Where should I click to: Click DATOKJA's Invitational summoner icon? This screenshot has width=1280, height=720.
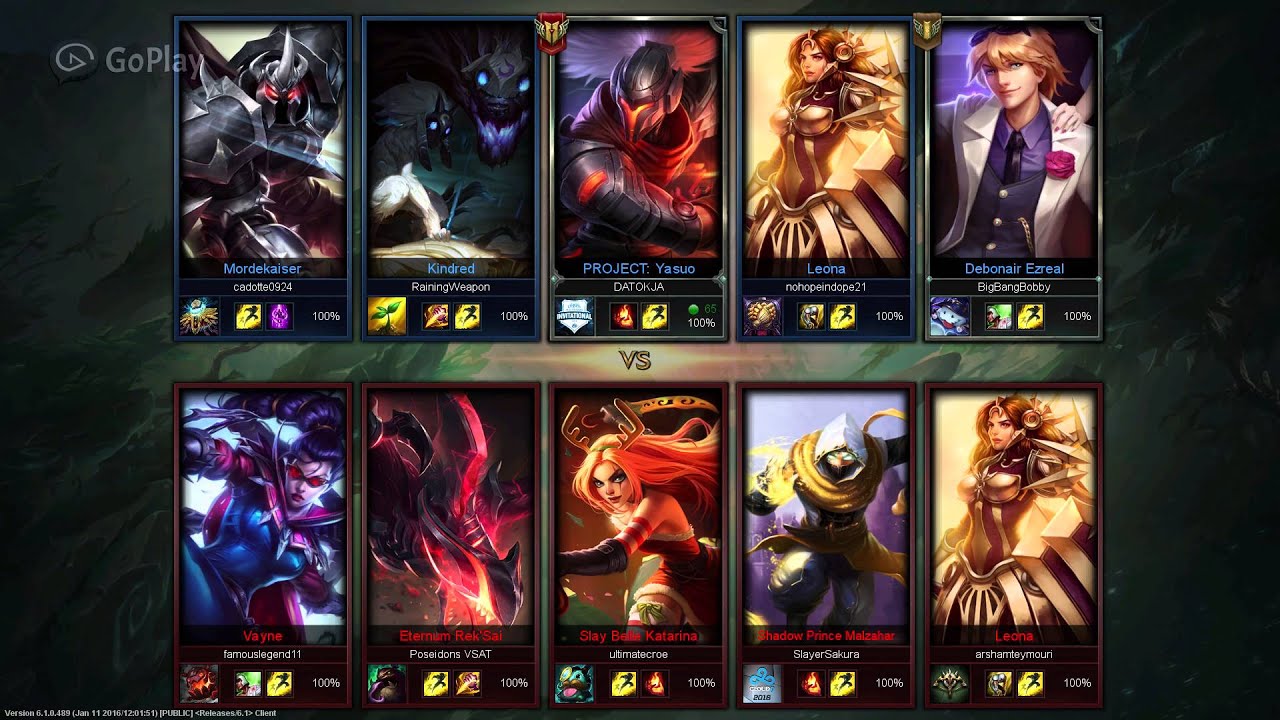[x=574, y=316]
